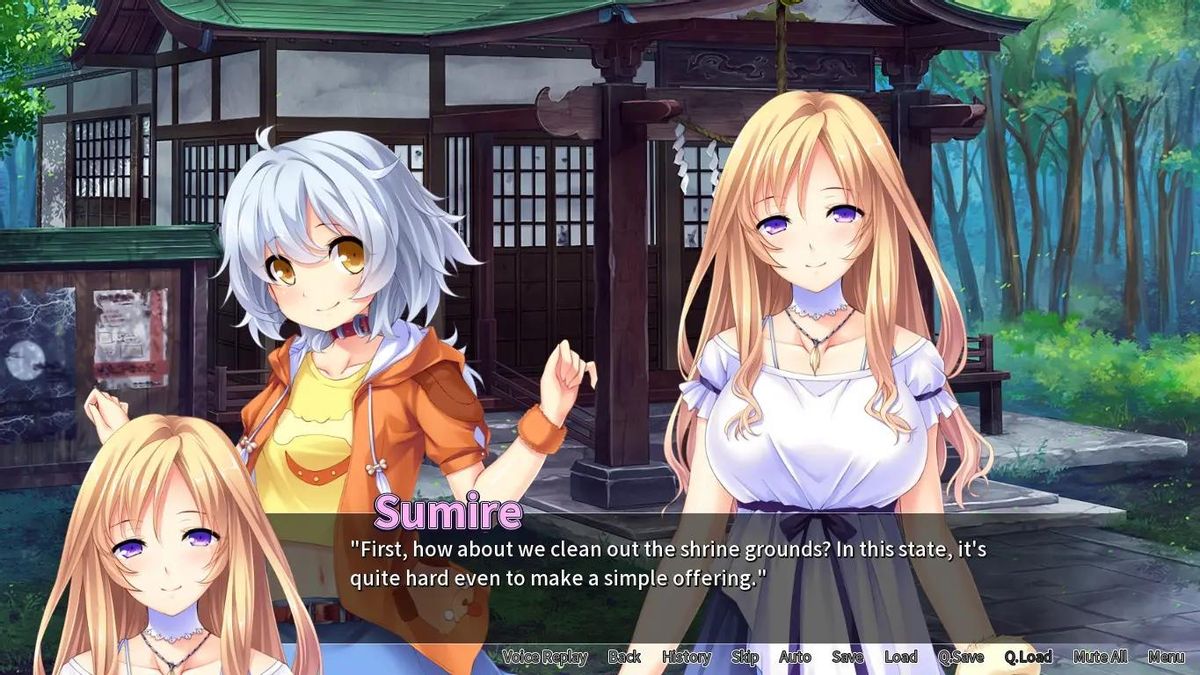Viewport: 1200px width, 675px height.
Task: Open the dialogue History log
Action: pyautogui.click(x=686, y=657)
